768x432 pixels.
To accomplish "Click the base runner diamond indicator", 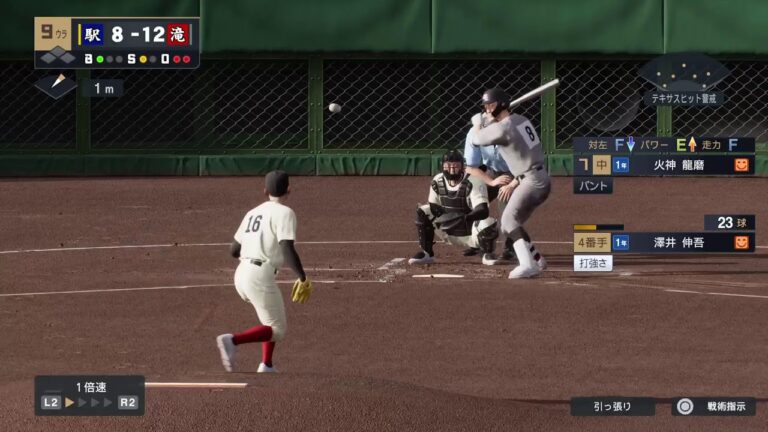I will coord(56,86).
